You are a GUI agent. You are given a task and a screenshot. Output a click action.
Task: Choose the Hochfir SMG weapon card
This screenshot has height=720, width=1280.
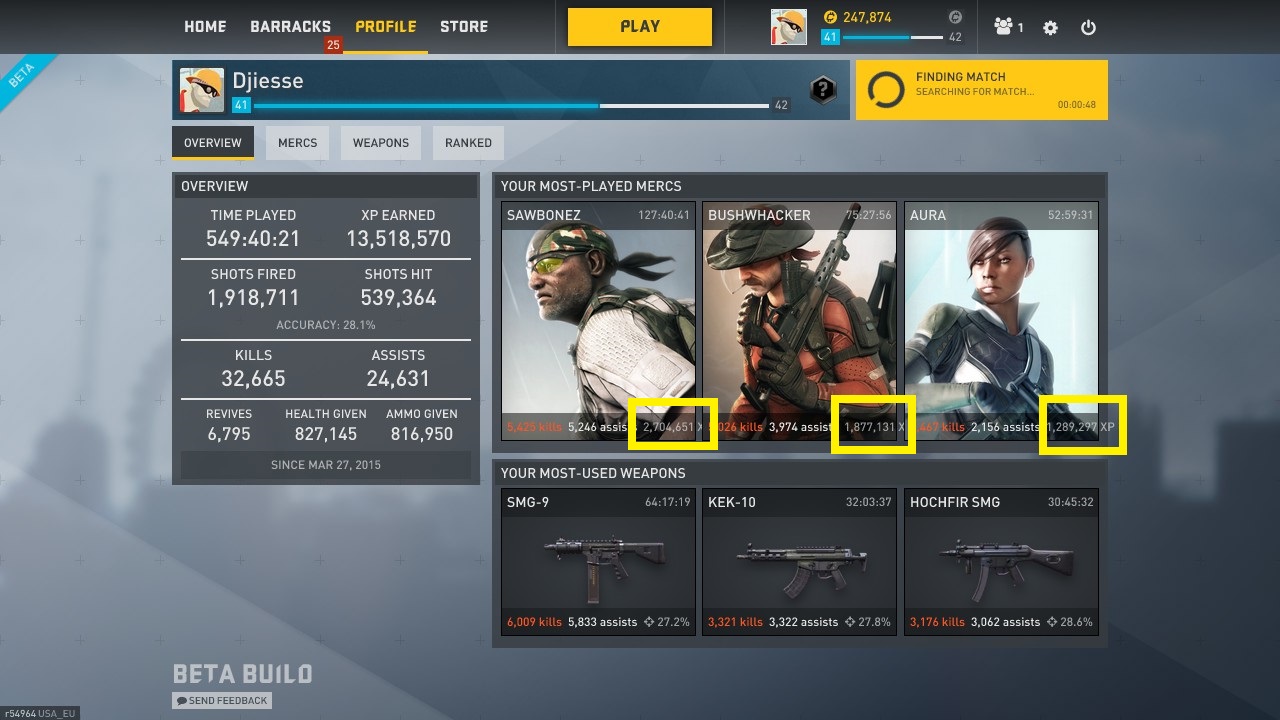1001,561
